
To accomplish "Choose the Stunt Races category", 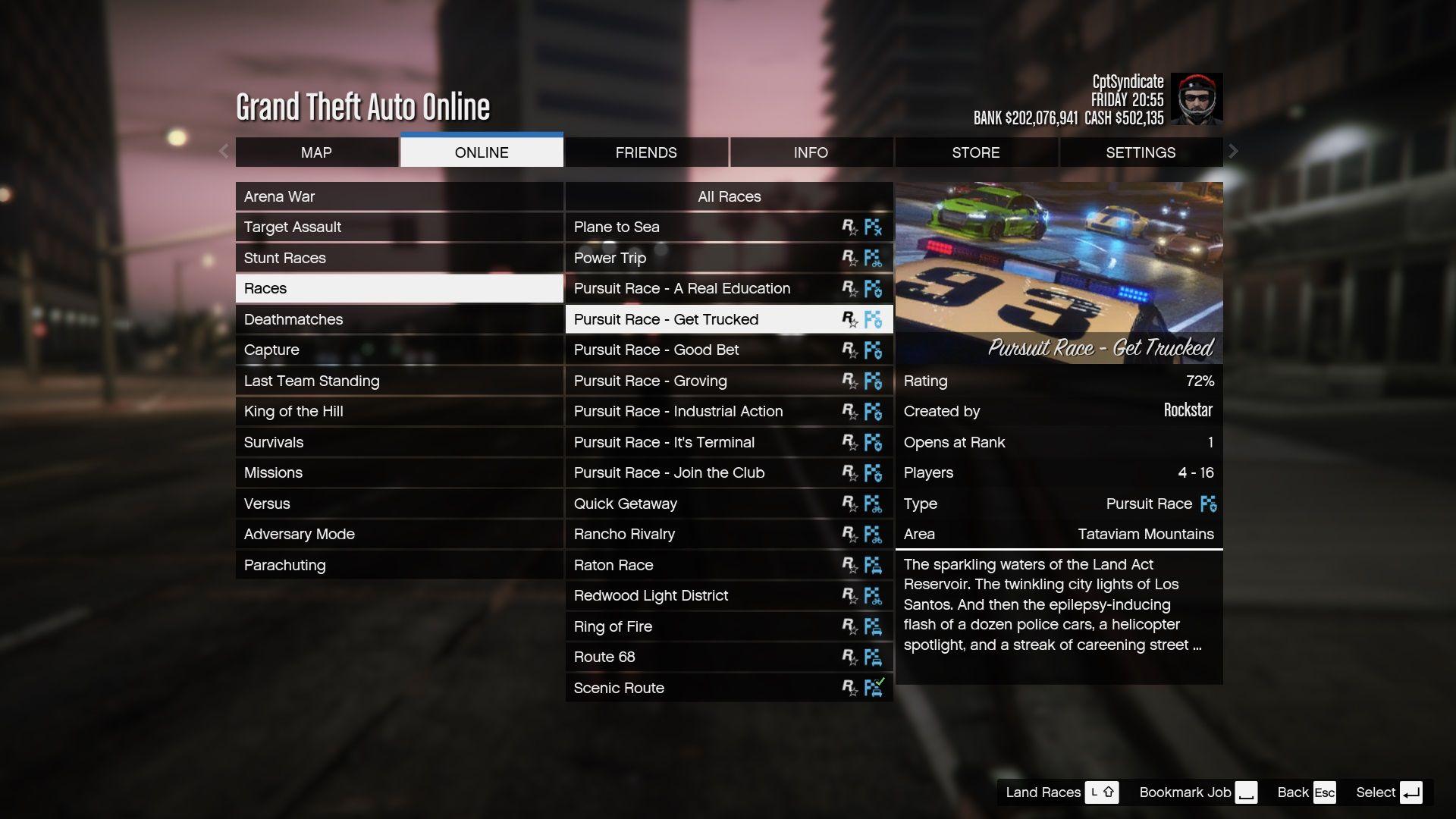I will tap(399, 258).
